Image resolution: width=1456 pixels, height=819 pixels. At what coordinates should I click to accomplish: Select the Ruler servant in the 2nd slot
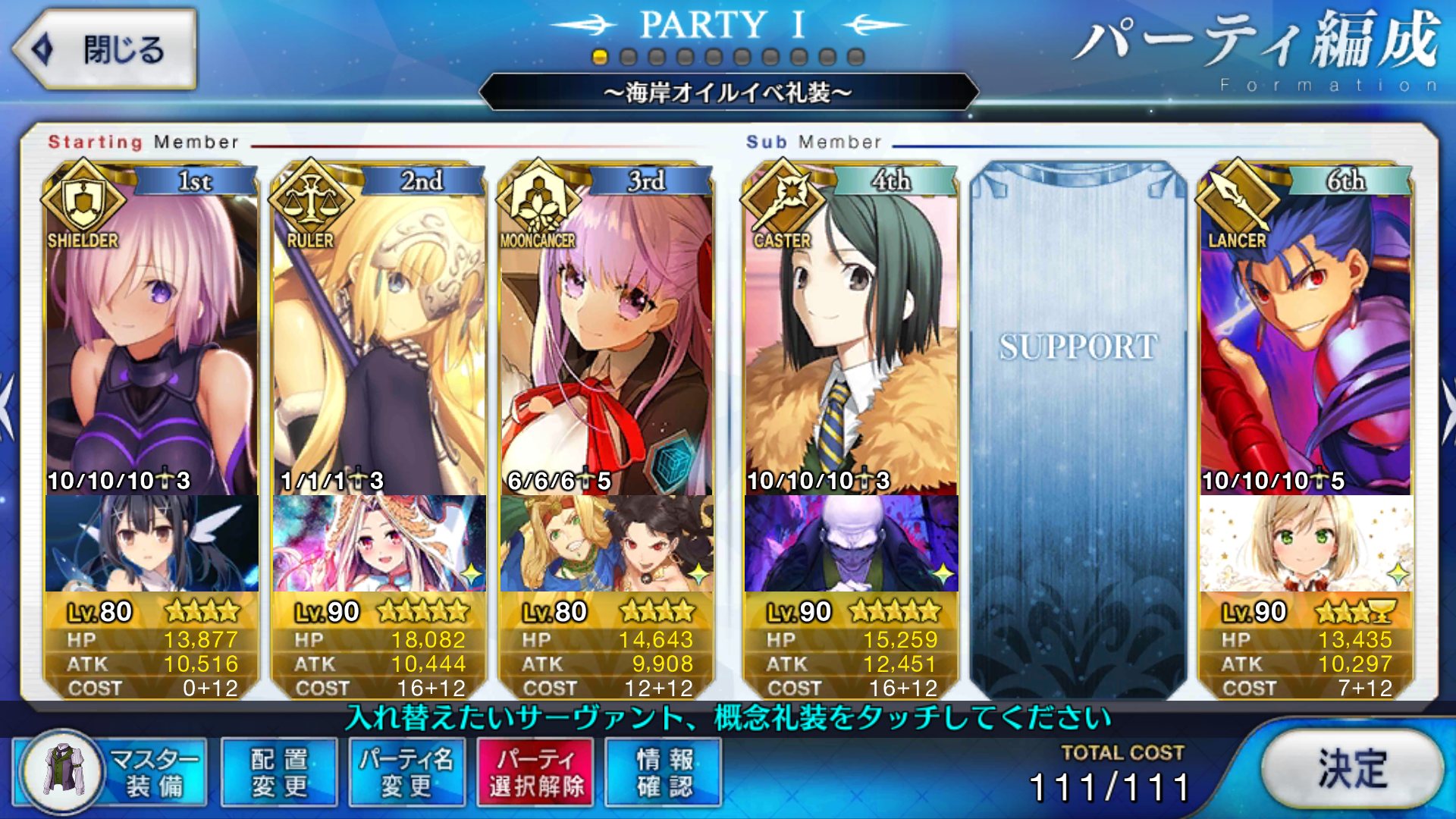coord(378,341)
